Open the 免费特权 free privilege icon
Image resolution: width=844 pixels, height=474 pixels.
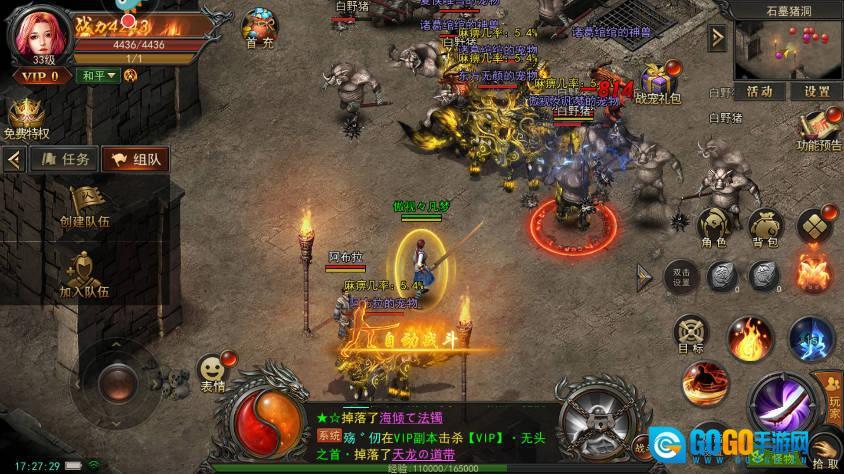pyautogui.click(x=25, y=120)
